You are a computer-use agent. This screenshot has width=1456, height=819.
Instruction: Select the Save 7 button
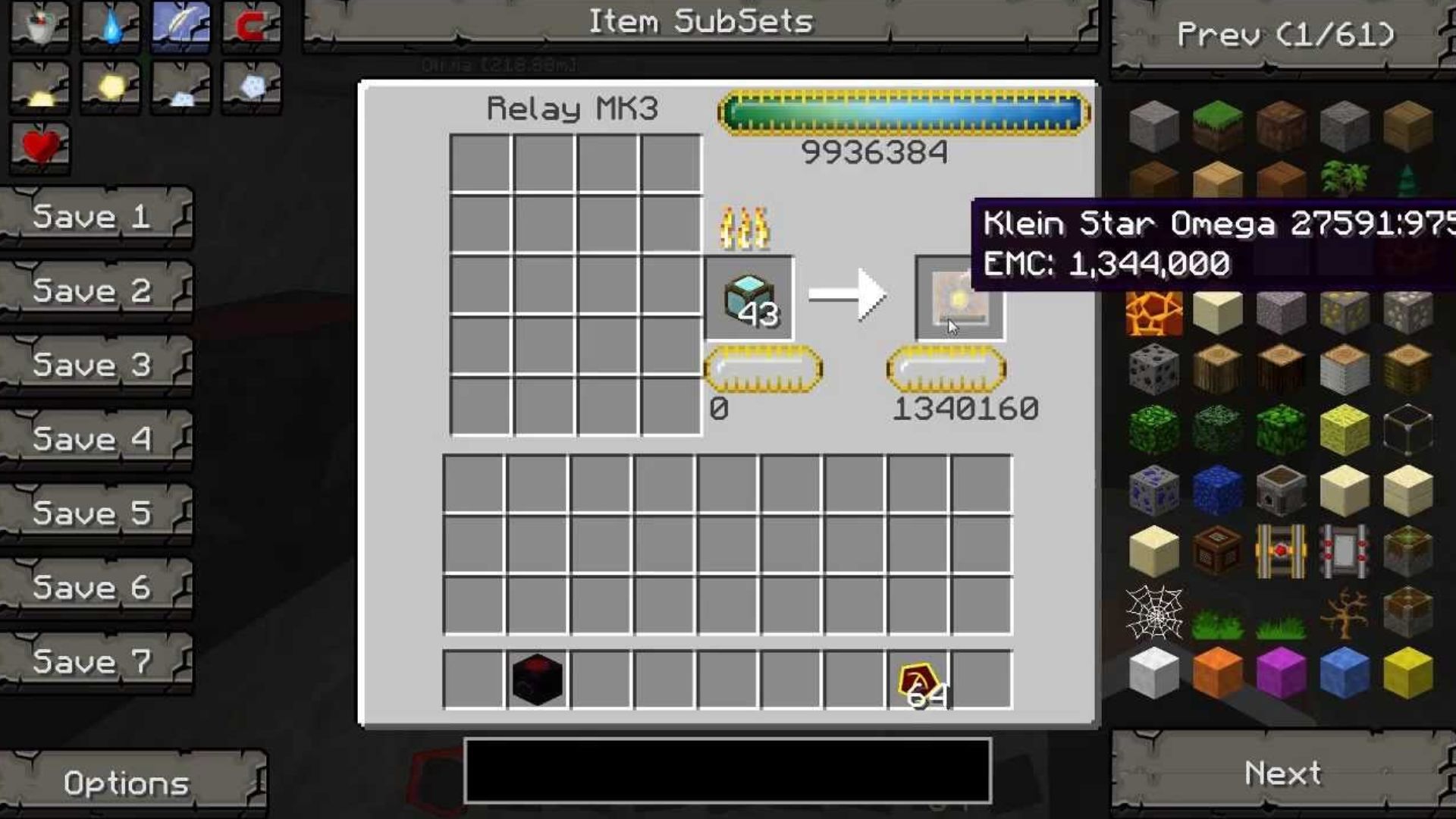point(93,662)
